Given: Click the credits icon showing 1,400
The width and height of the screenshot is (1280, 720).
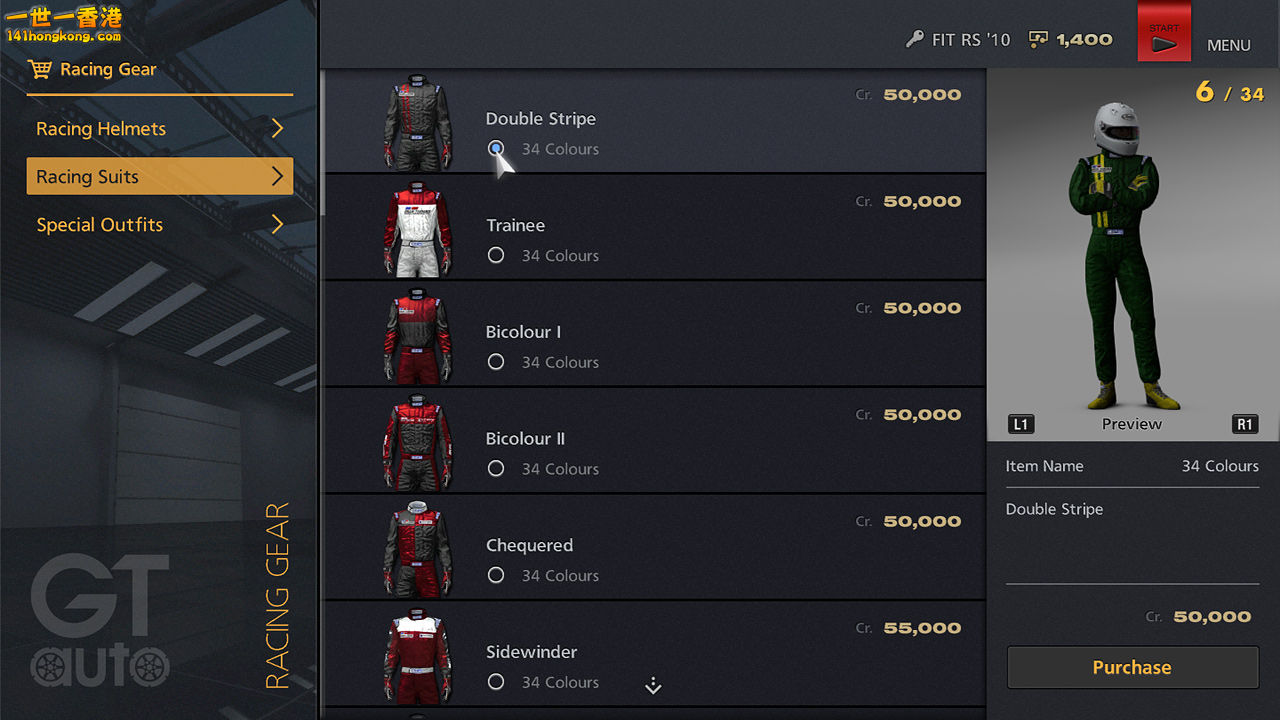Looking at the screenshot, I should (1037, 40).
